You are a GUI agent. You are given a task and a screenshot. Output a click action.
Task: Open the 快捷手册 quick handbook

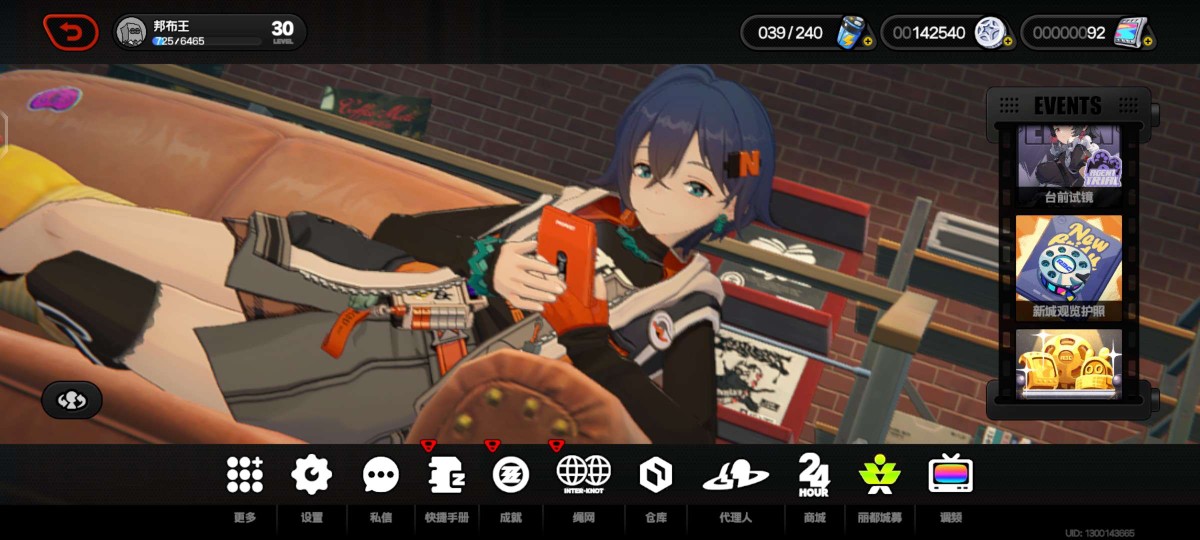click(x=446, y=474)
